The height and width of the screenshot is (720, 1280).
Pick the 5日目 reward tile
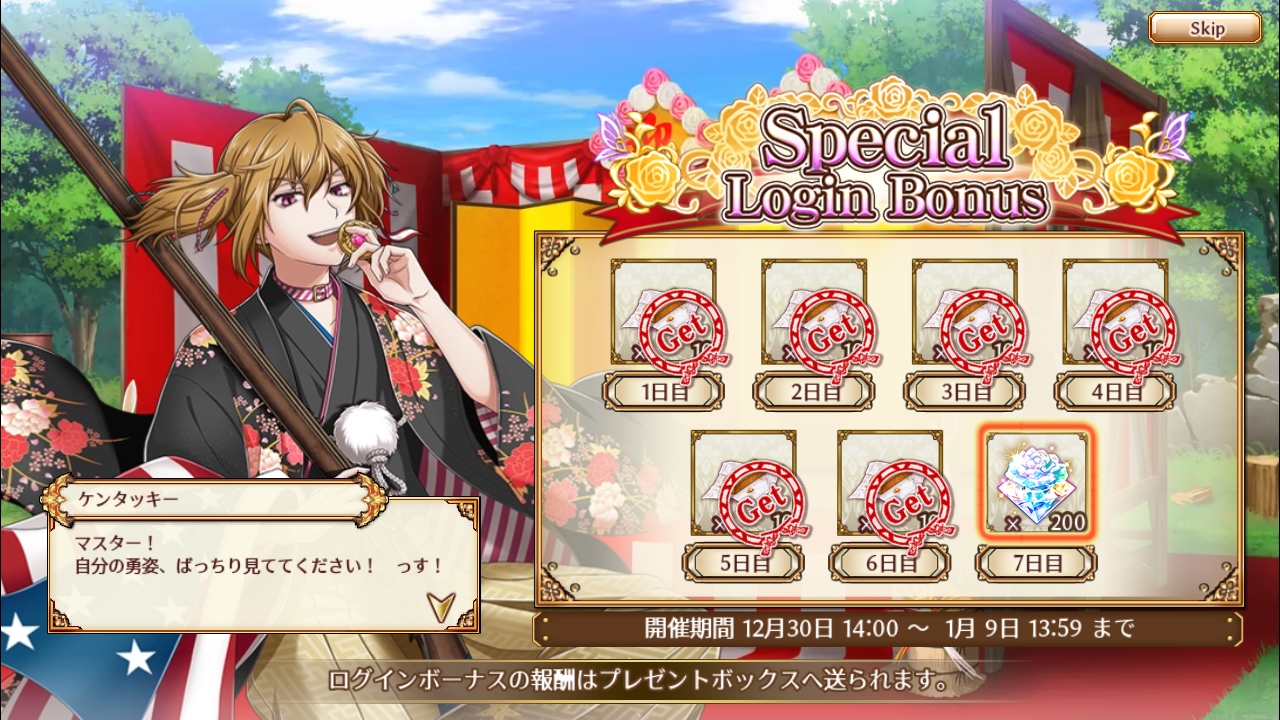click(743, 485)
